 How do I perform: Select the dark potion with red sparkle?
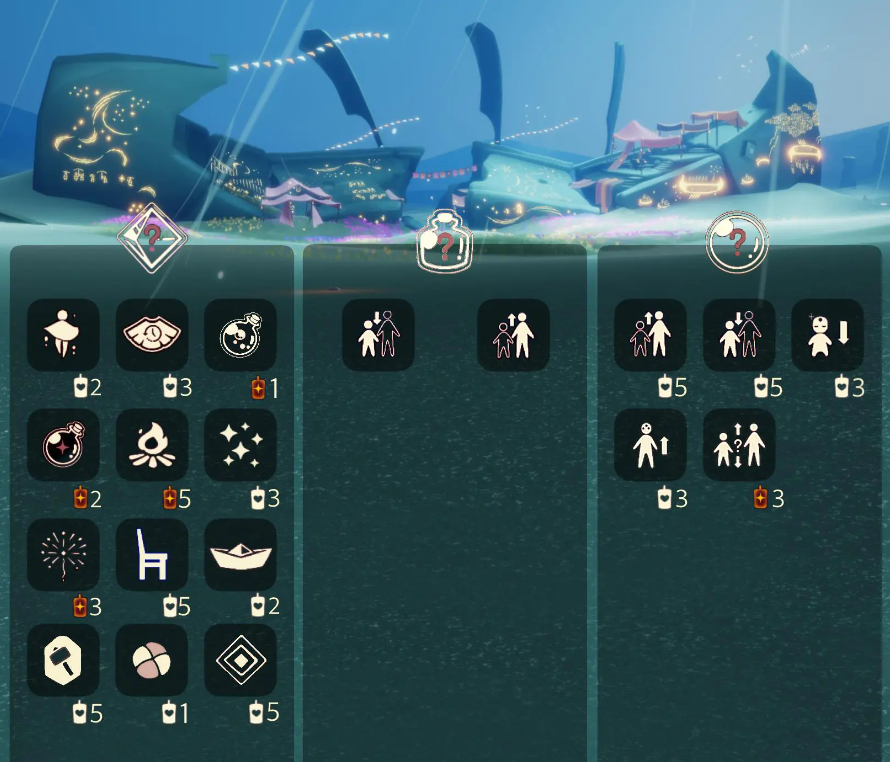(63, 444)
